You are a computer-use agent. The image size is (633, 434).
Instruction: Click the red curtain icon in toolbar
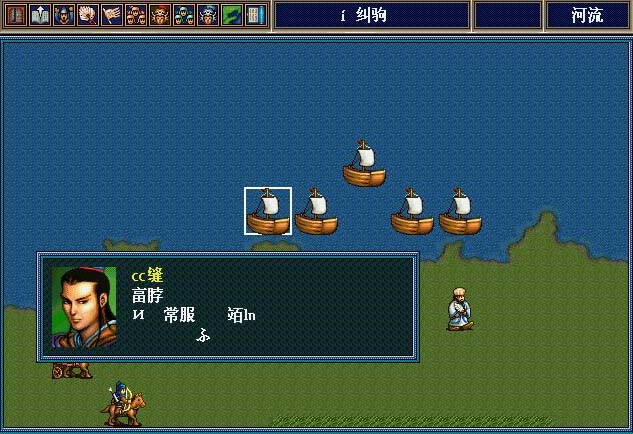(16, 15)
